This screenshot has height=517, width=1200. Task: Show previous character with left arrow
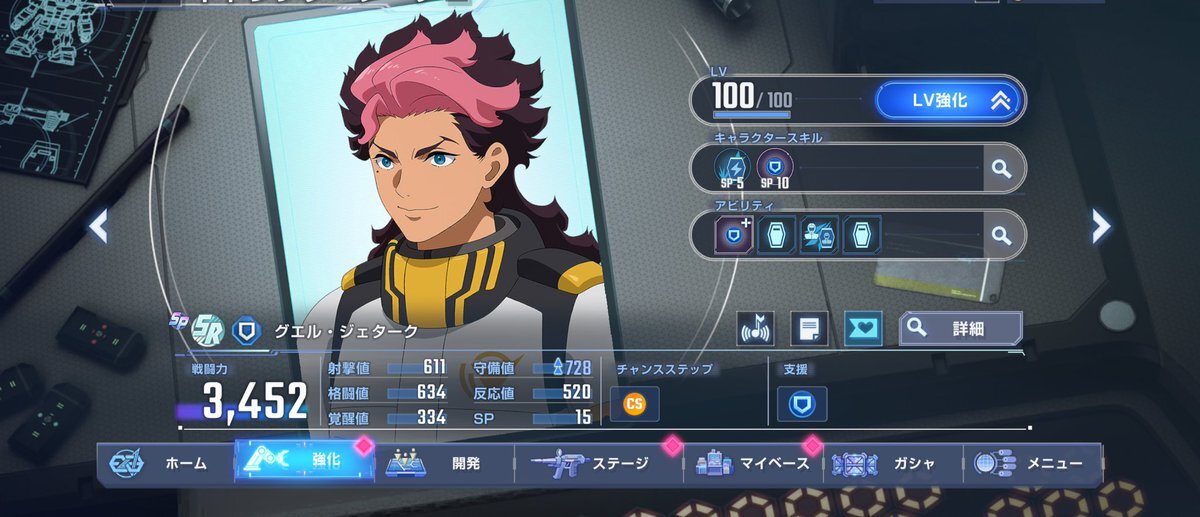point(98,227)
